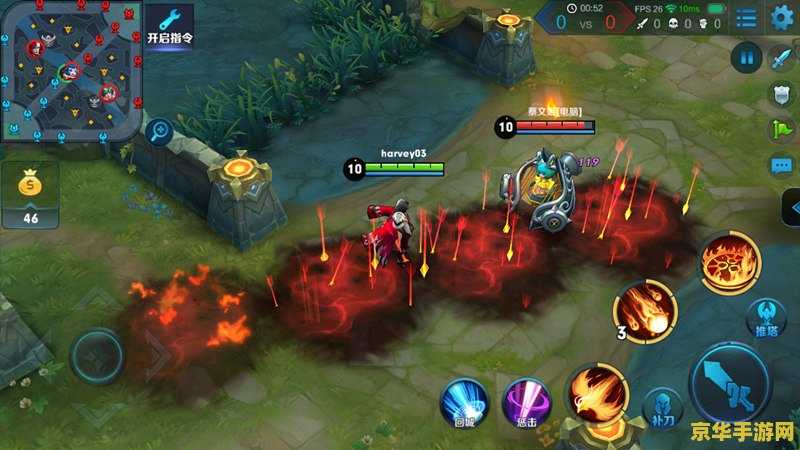This screenshot has width=800, height=450.
Task: Open the scoreboard list icon
Action: [x=746, y=17]
